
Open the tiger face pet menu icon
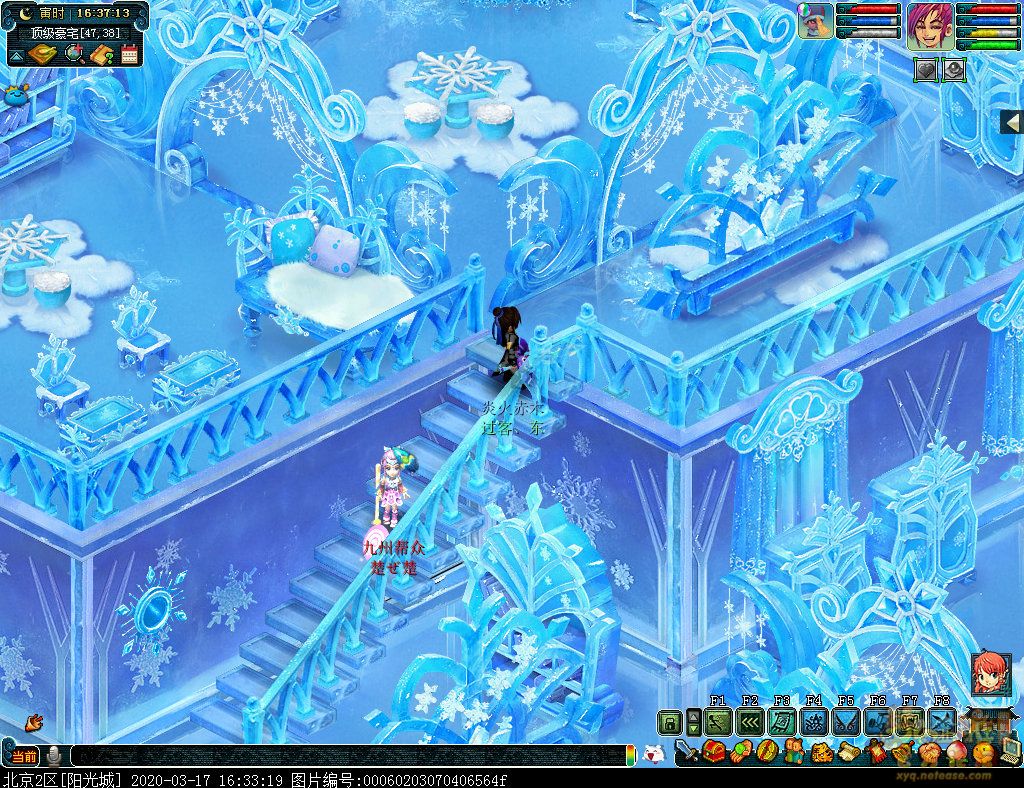[x=820, y=751]
